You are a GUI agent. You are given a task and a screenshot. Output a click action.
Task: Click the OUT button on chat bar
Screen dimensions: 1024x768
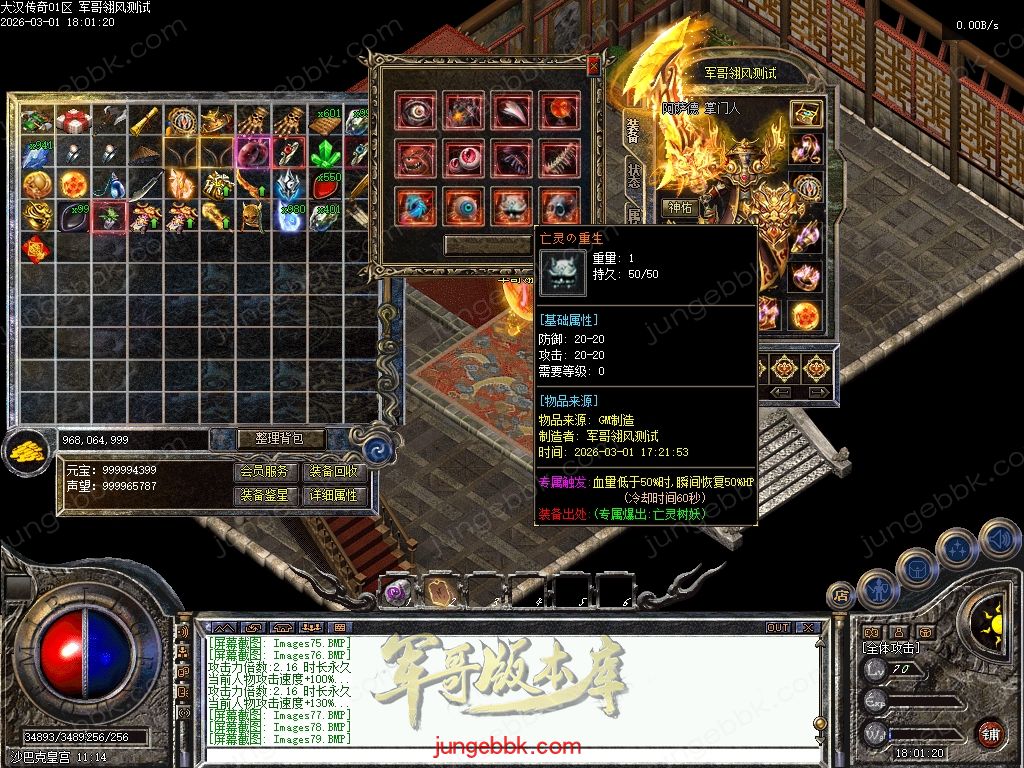[x=778, y=628]
